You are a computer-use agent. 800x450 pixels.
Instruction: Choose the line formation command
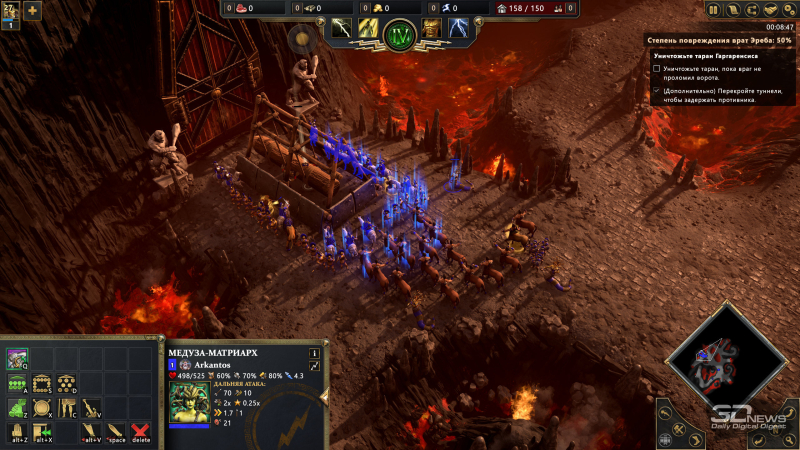tap(17, 383)
